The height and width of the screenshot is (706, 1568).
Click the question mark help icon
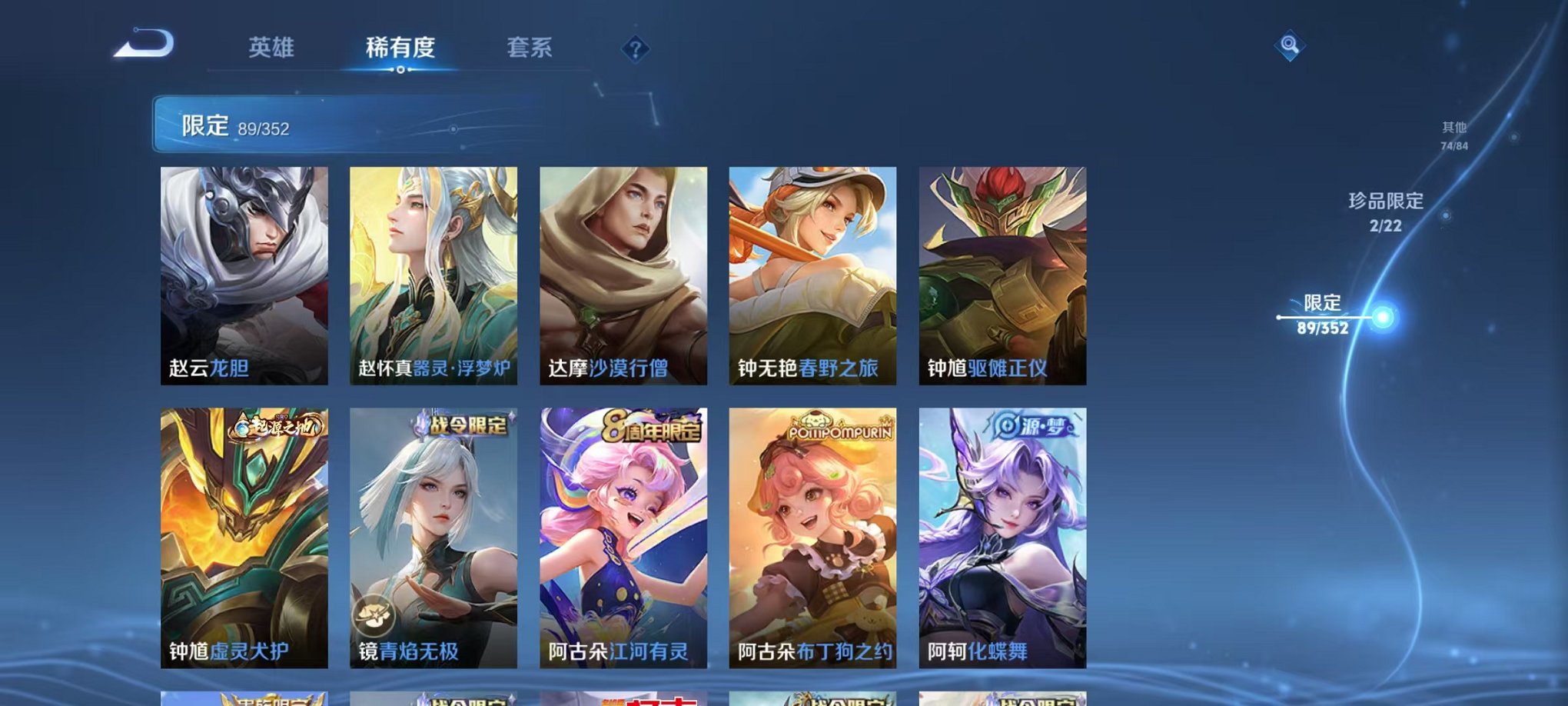click(x=634, y=50)
